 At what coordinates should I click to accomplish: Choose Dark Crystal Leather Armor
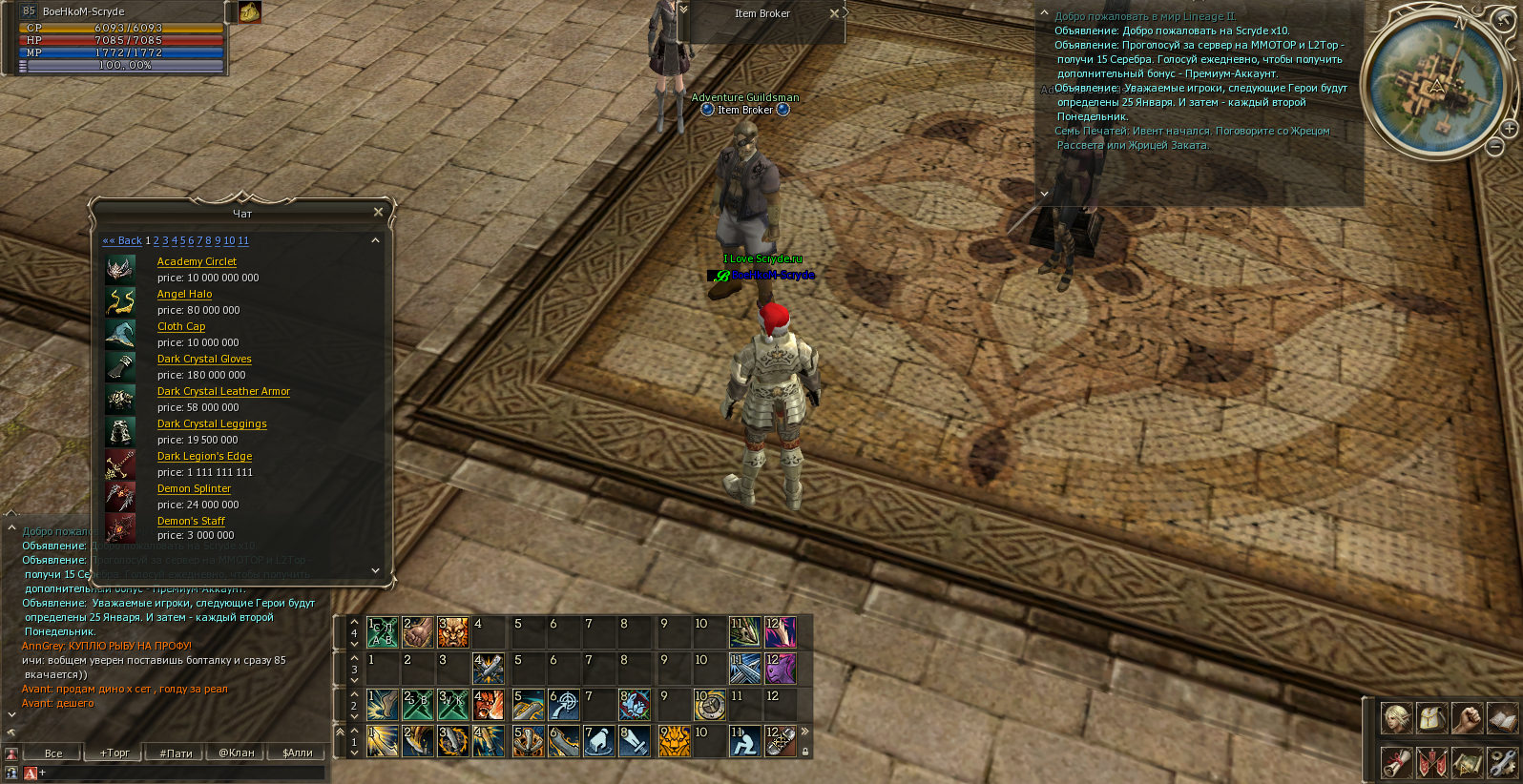click(223, 391)
